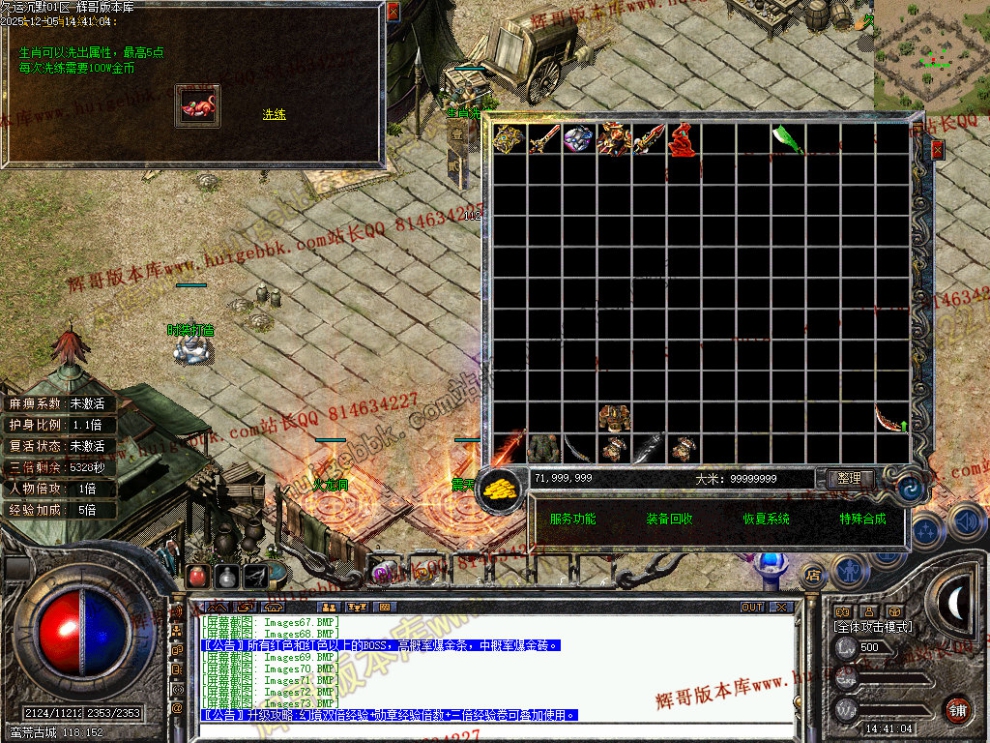The image size is (990, 743).
Task: Open 装备回收 equipment recycling
Action: pos(669,519)
